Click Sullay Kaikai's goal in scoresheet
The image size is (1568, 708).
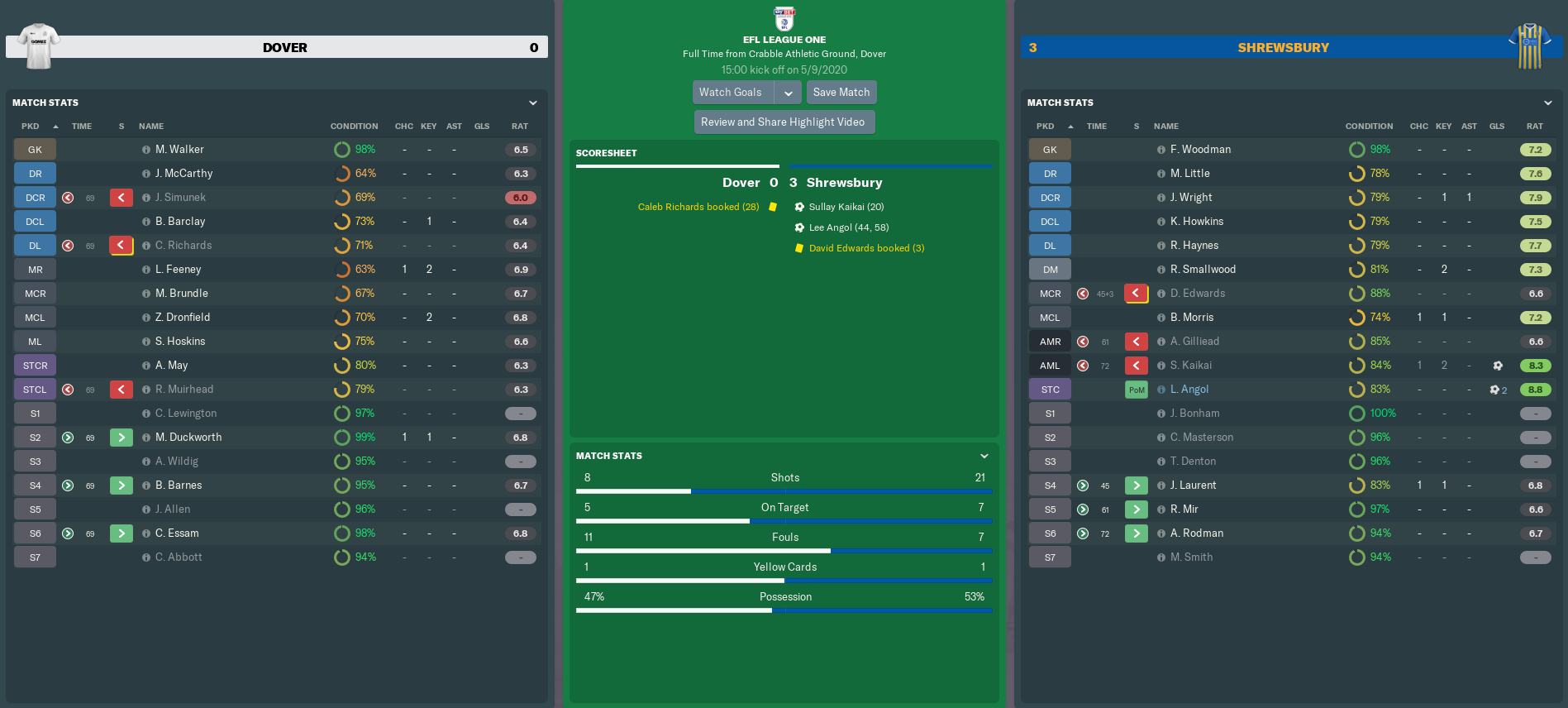846,207
